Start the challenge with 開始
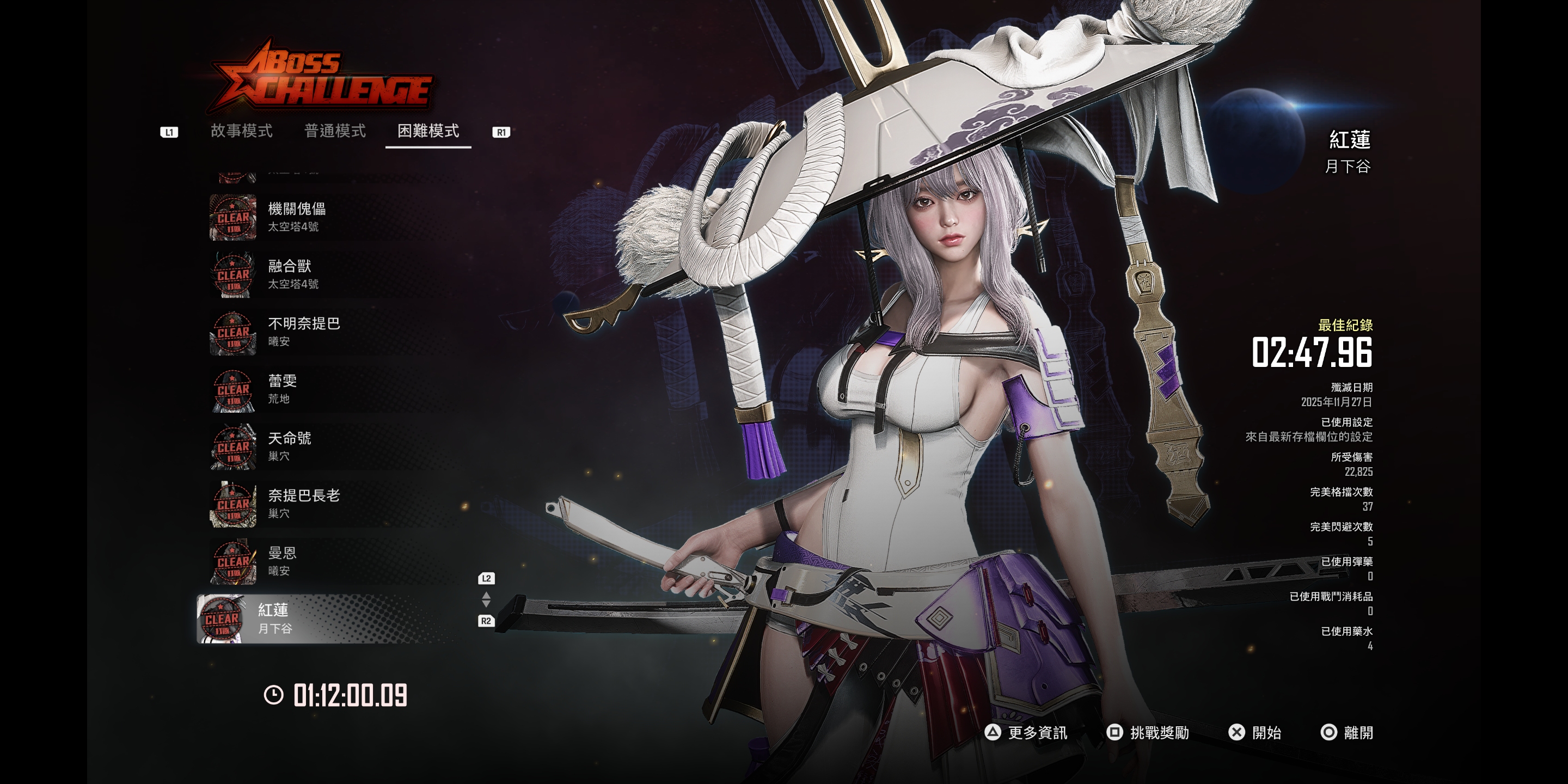This screenshot has width=1568, height=784. click(1255, 732)
